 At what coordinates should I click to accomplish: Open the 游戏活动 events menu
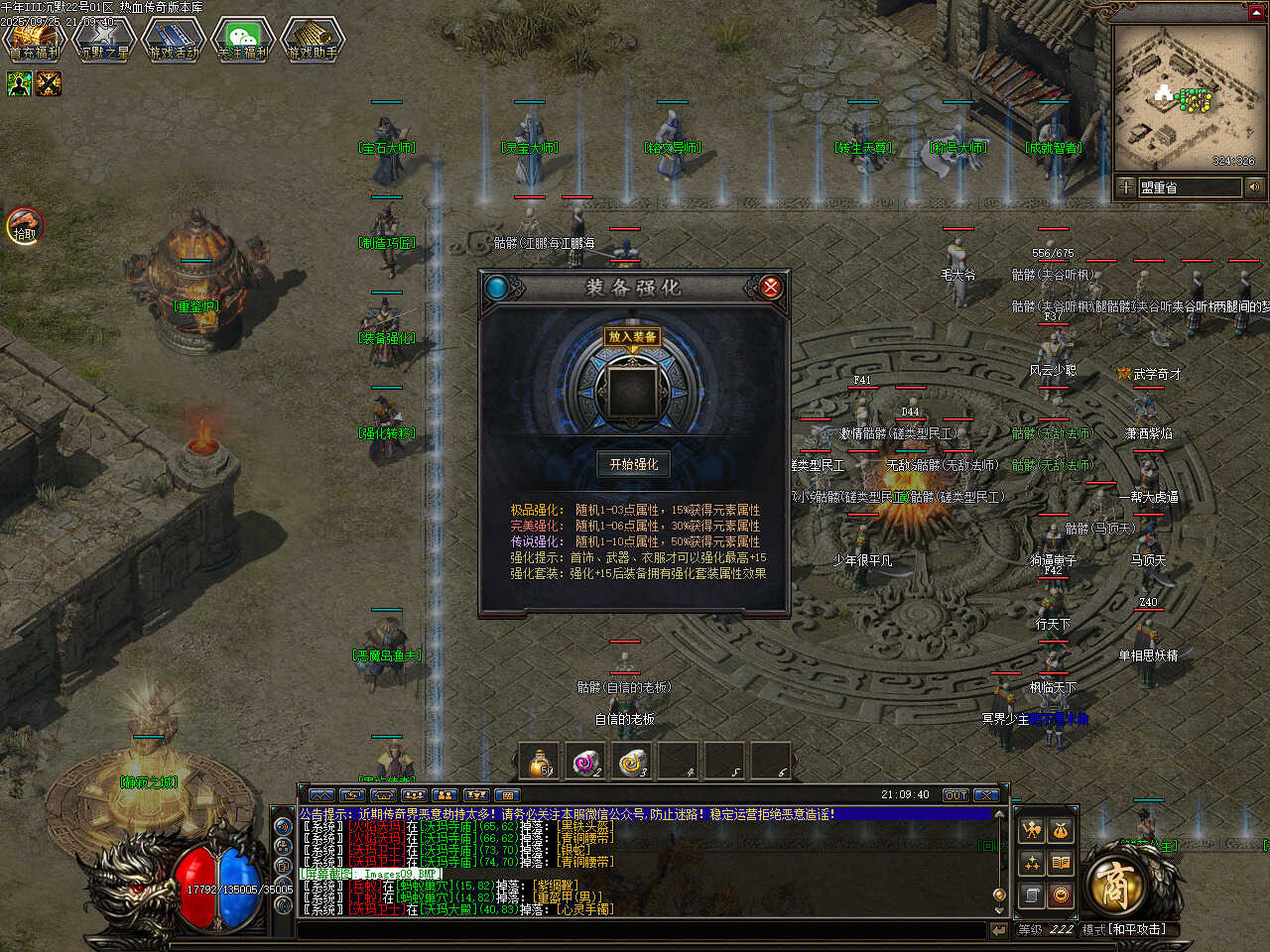pyautogui.click(x=173, y=41)
